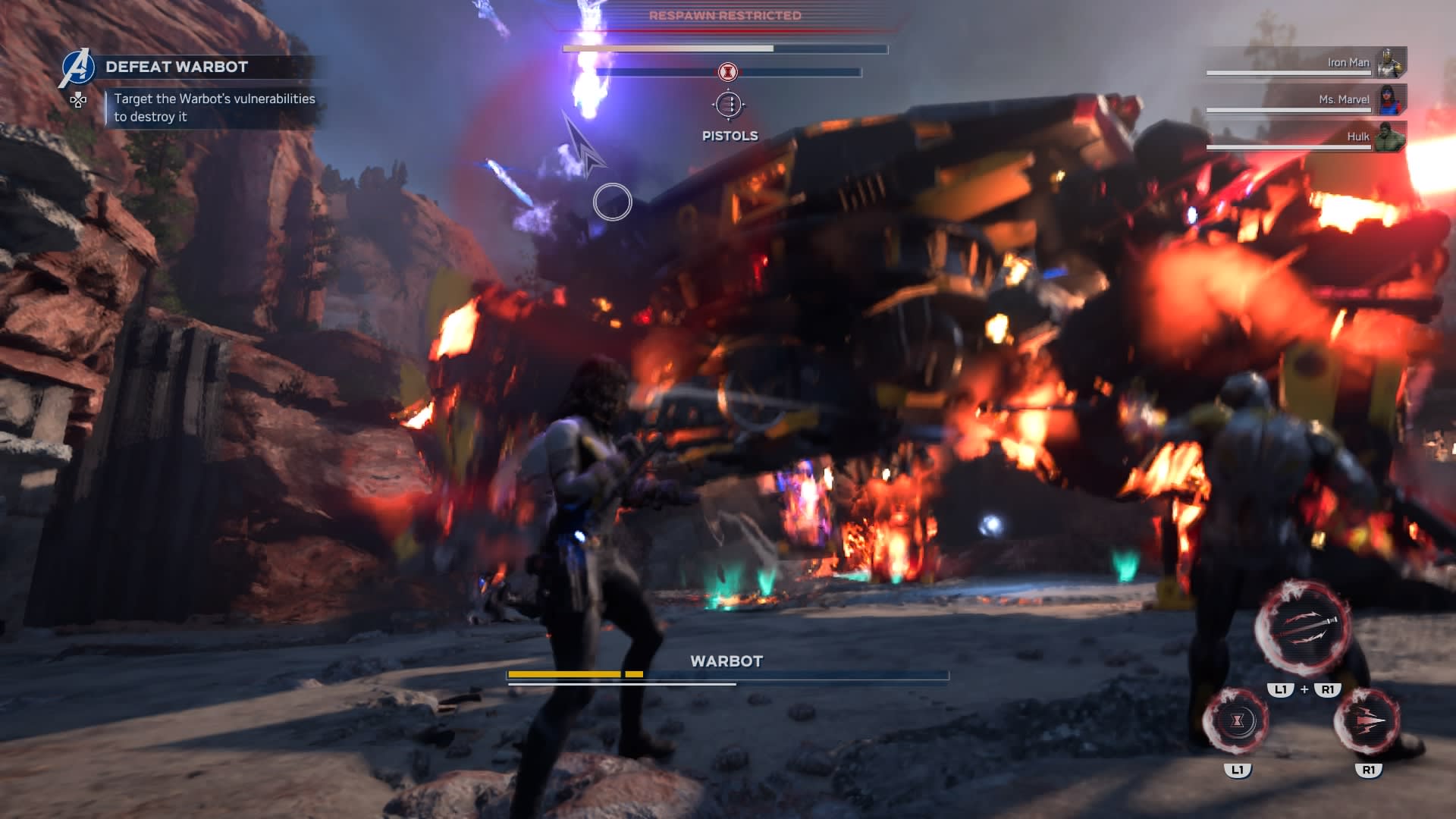Trigger the Black Widow hourglass support ability

(1237, 720)
